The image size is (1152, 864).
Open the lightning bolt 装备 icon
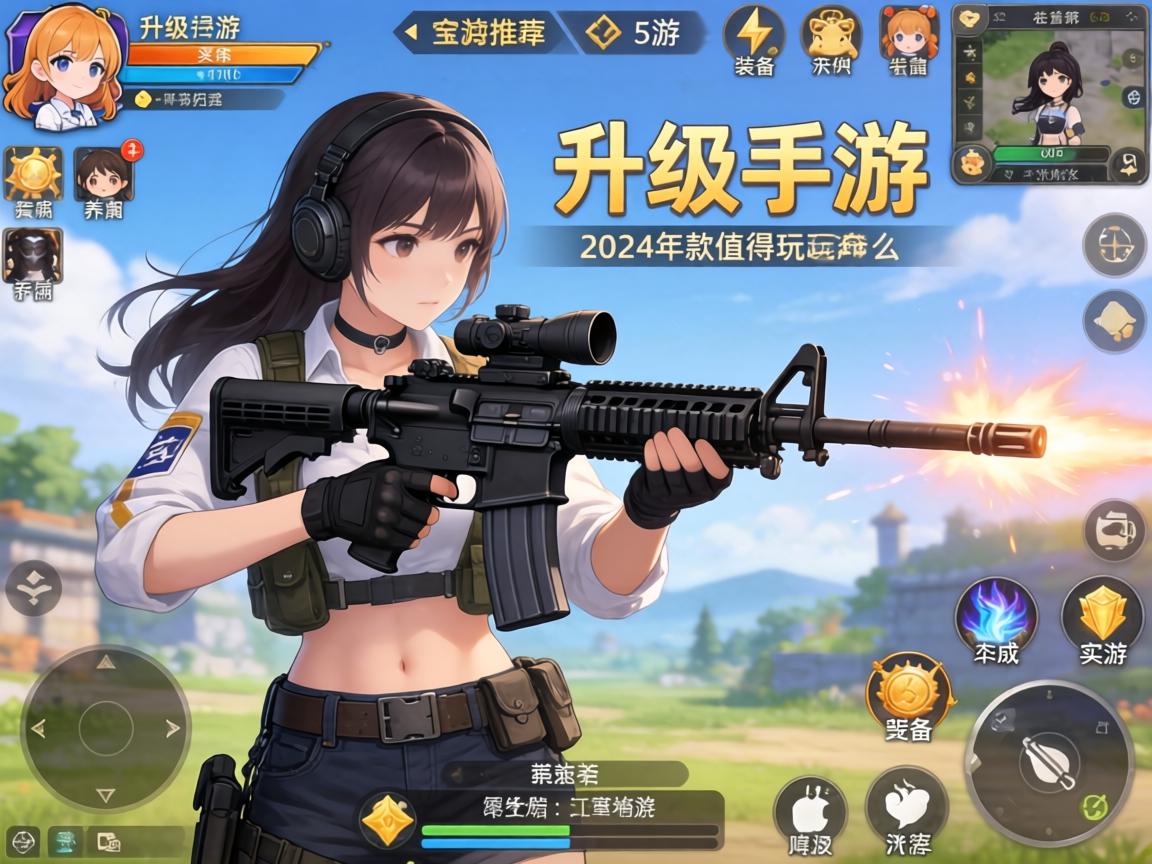tap(755, 32)
